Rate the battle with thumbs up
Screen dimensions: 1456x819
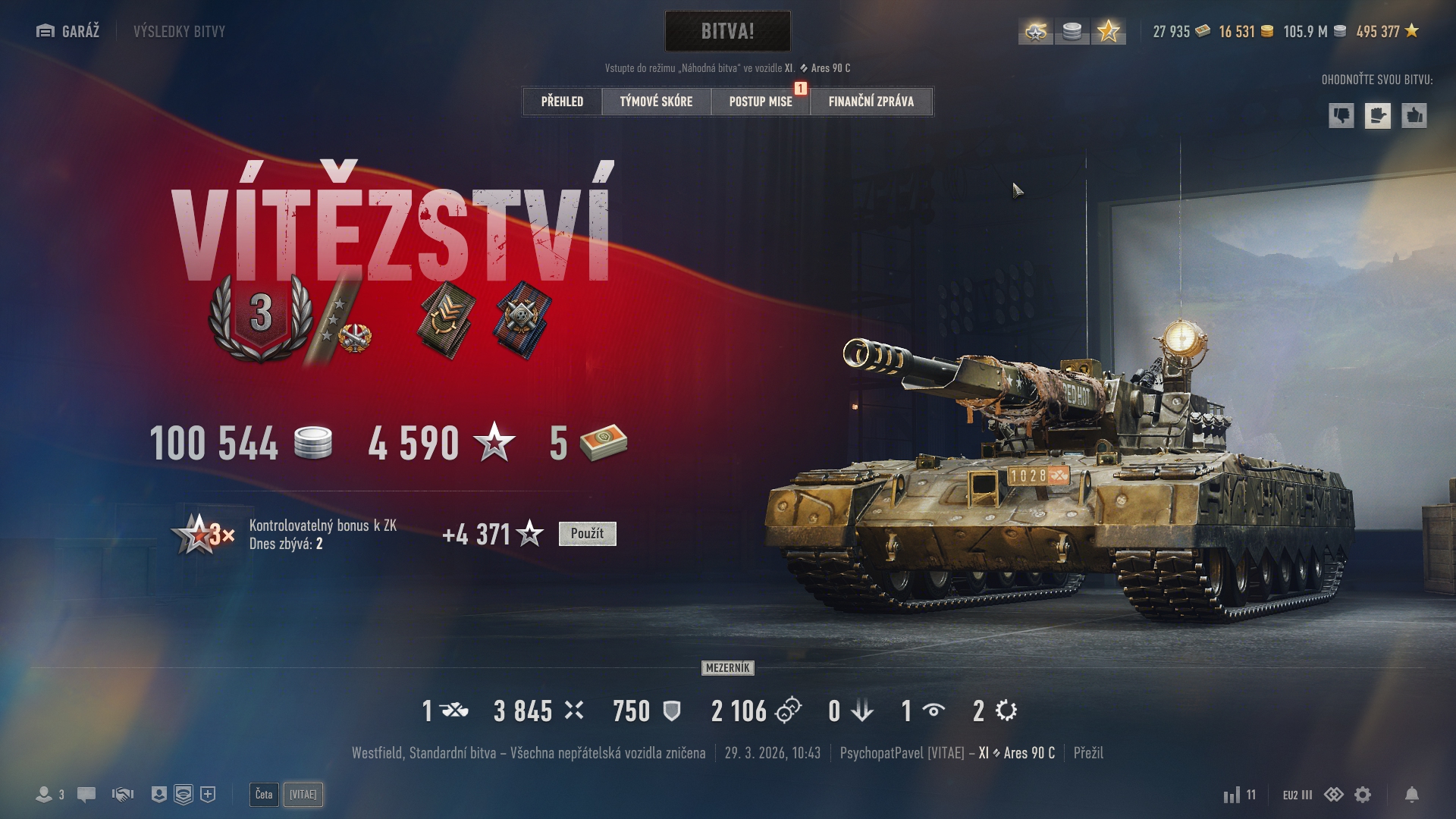point(1414,116)
